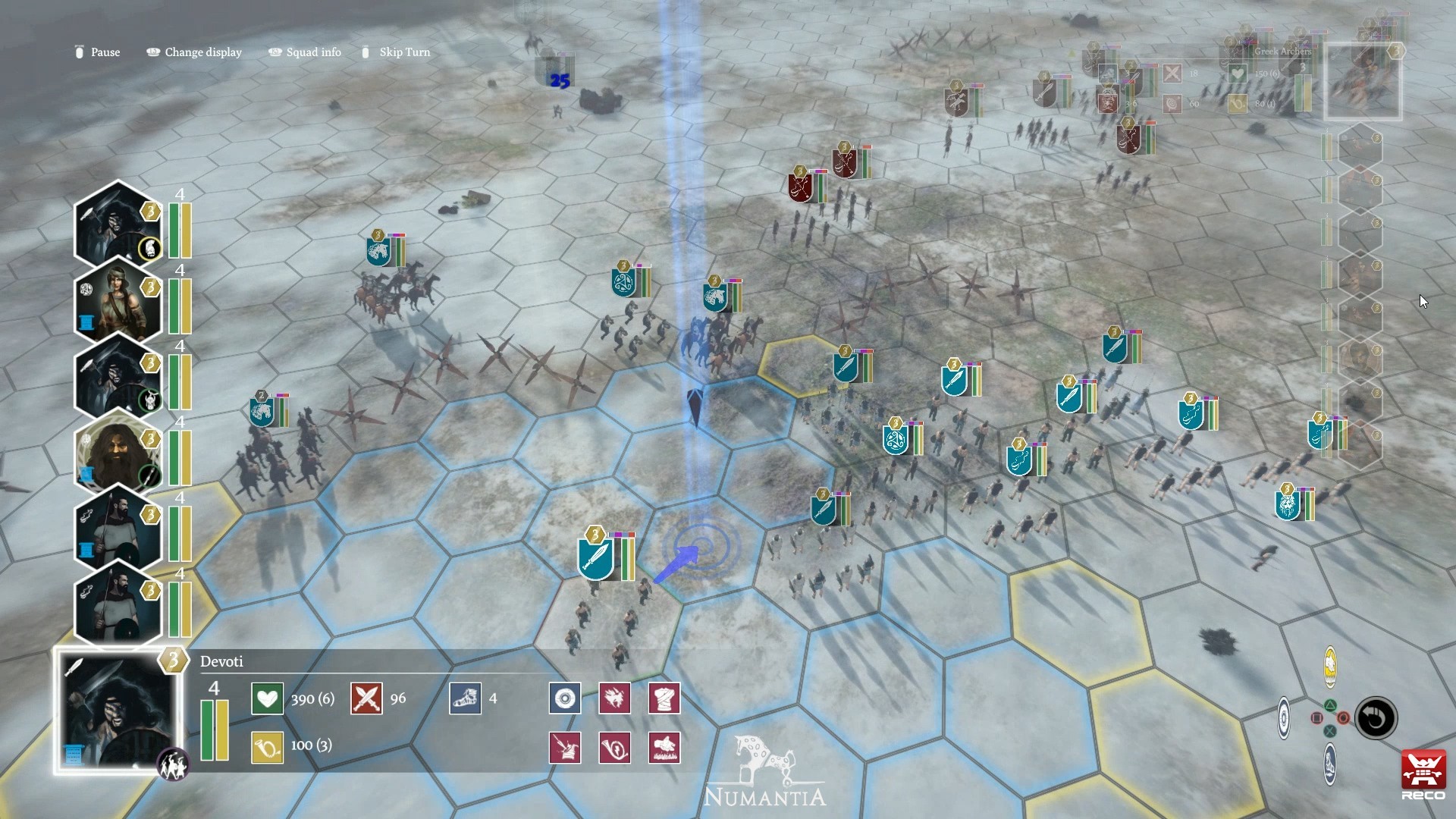Viewport: 1456px width, 819px height.
Task: Click the black undo arrow button
Action: pyautogui.click(x=1376, y=719)
